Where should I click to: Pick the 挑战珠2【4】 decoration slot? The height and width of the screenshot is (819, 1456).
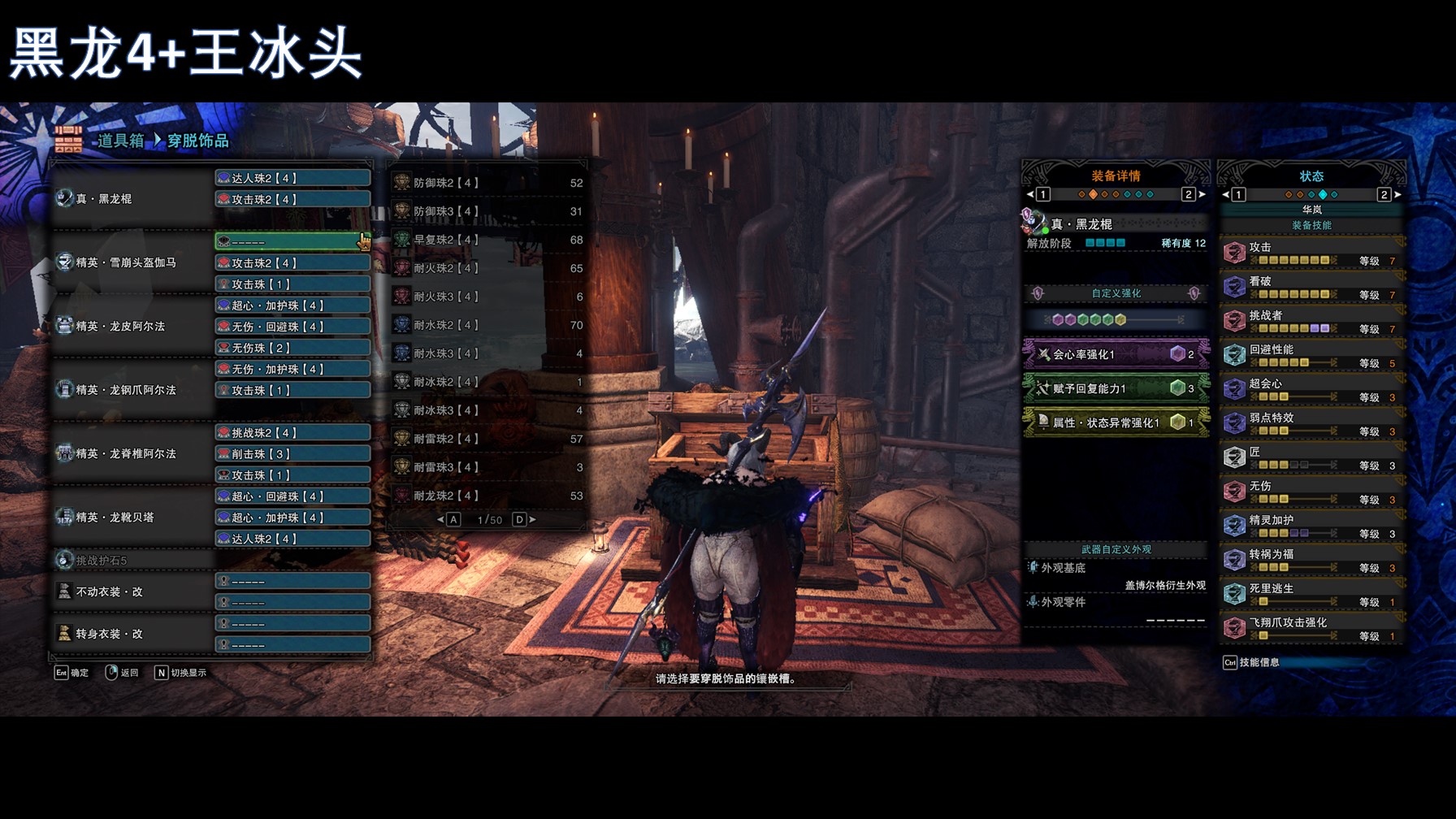(292, 433)
